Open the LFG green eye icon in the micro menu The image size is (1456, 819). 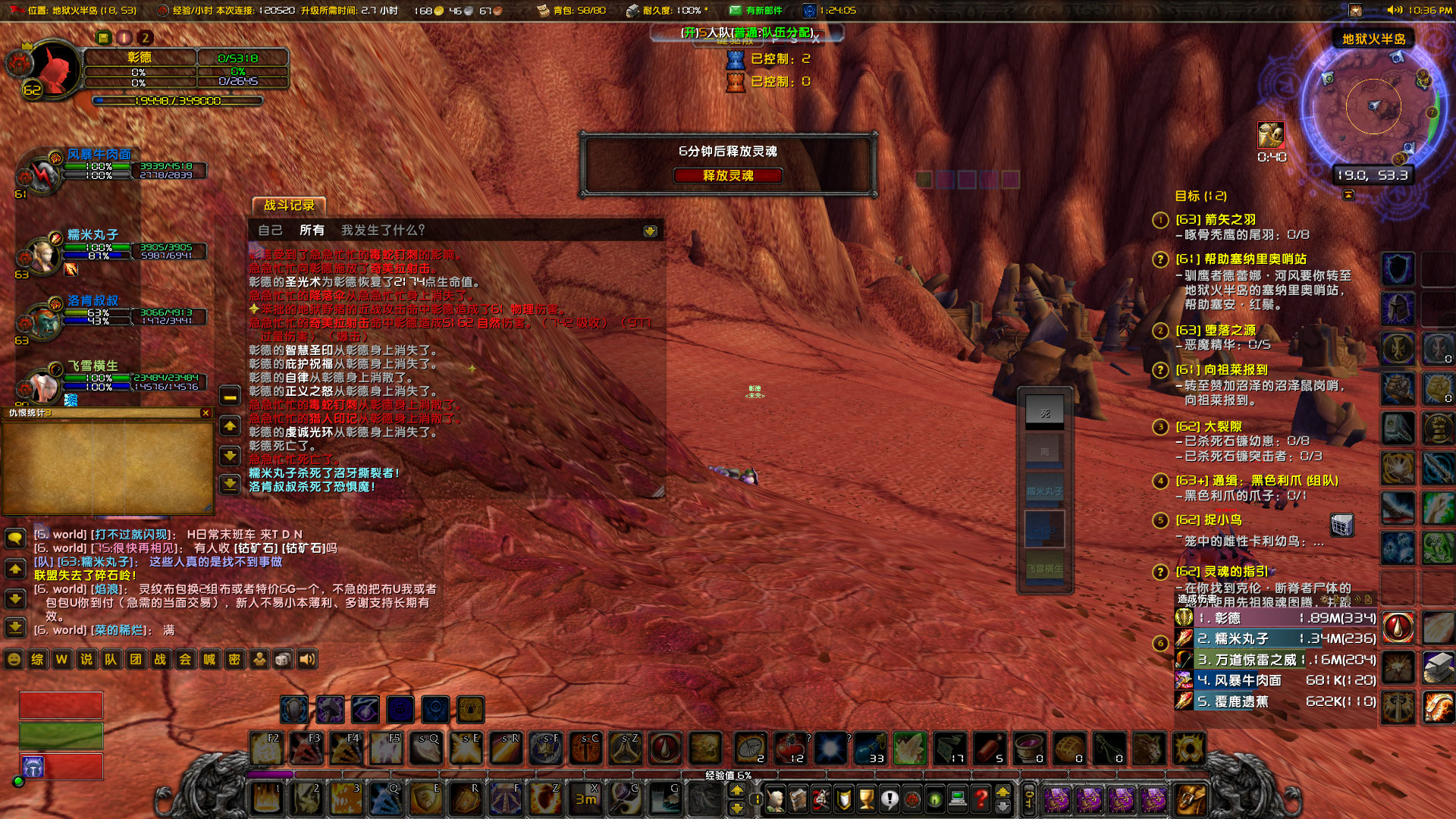tap(934, 799)
